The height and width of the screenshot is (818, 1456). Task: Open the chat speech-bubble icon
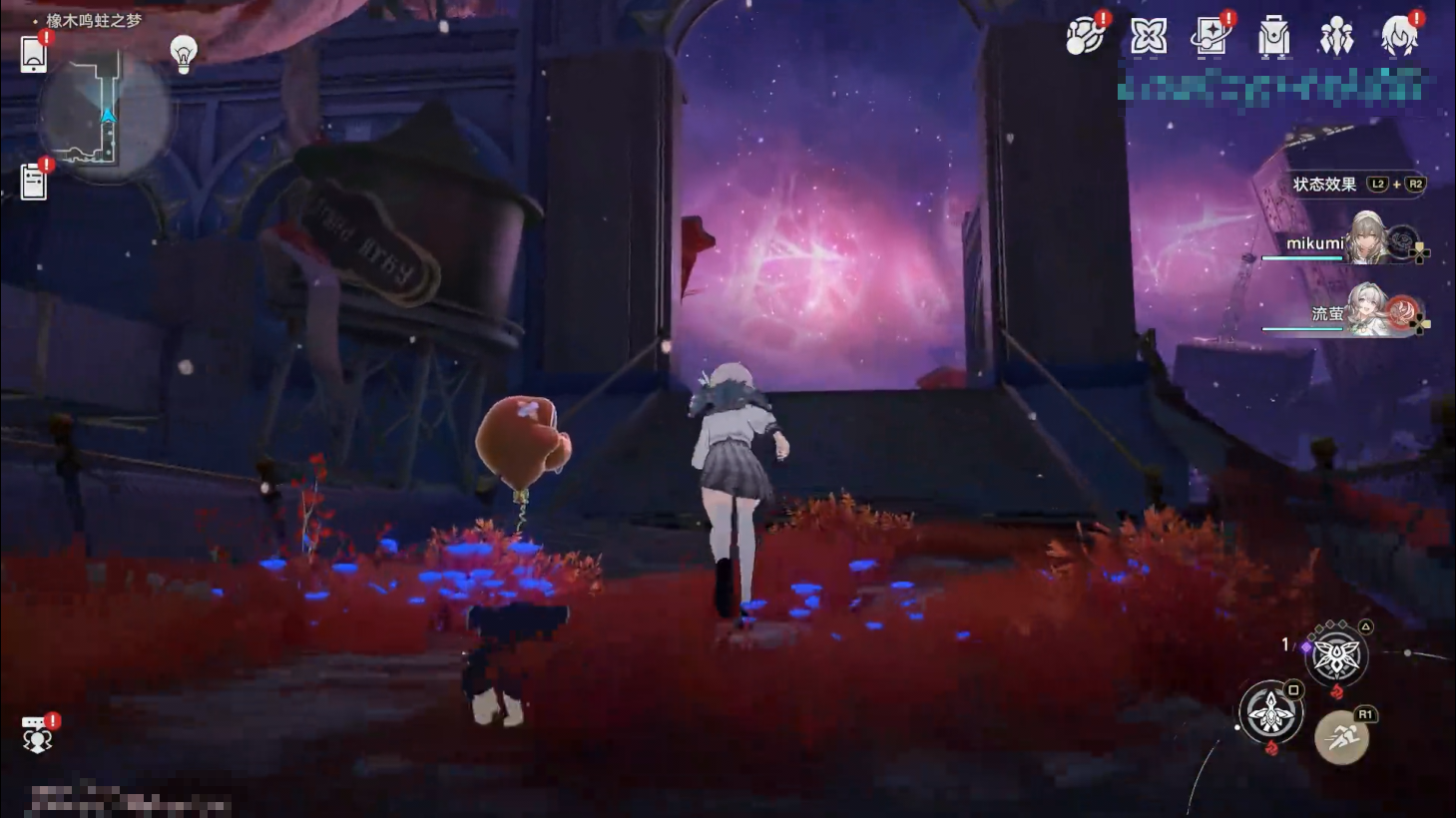[x=37, y=734]
